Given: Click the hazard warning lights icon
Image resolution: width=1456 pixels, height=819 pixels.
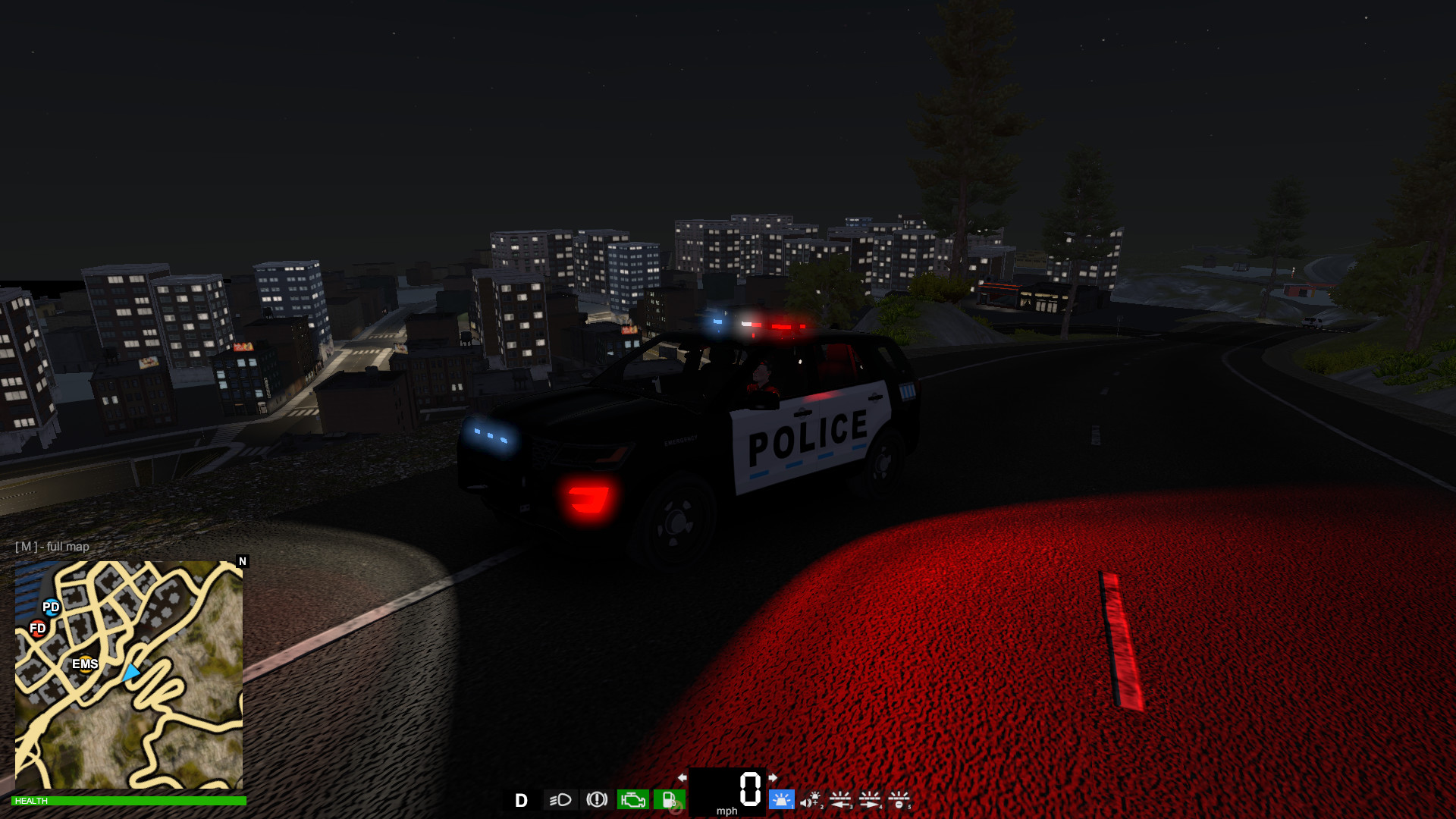Looking at the screenshot, I should point(597,800).
